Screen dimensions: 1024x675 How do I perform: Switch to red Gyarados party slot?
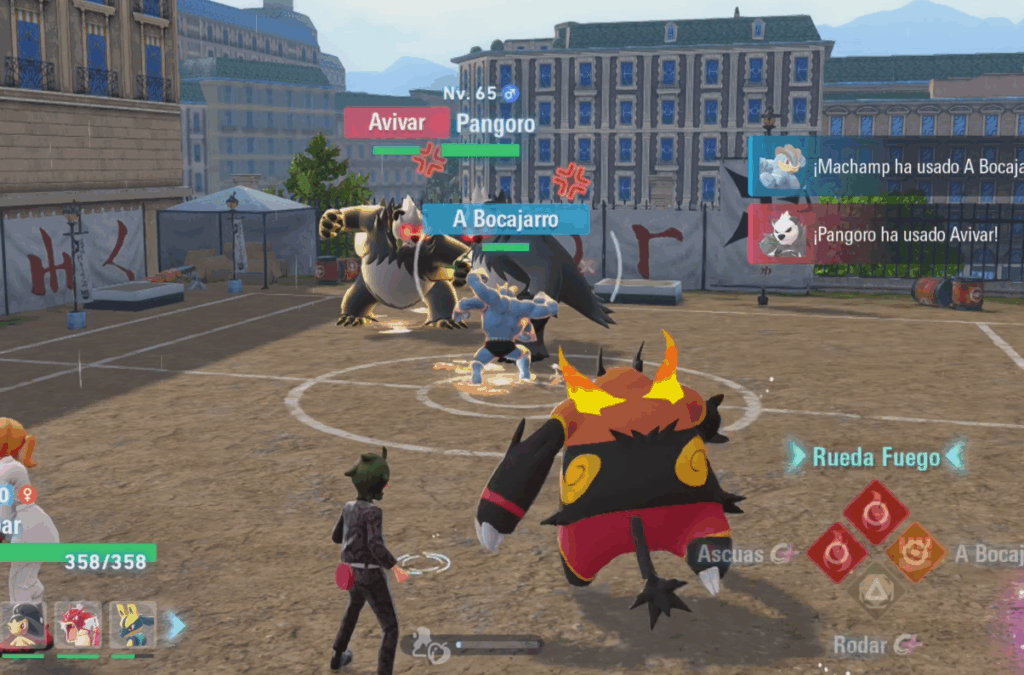78,624
